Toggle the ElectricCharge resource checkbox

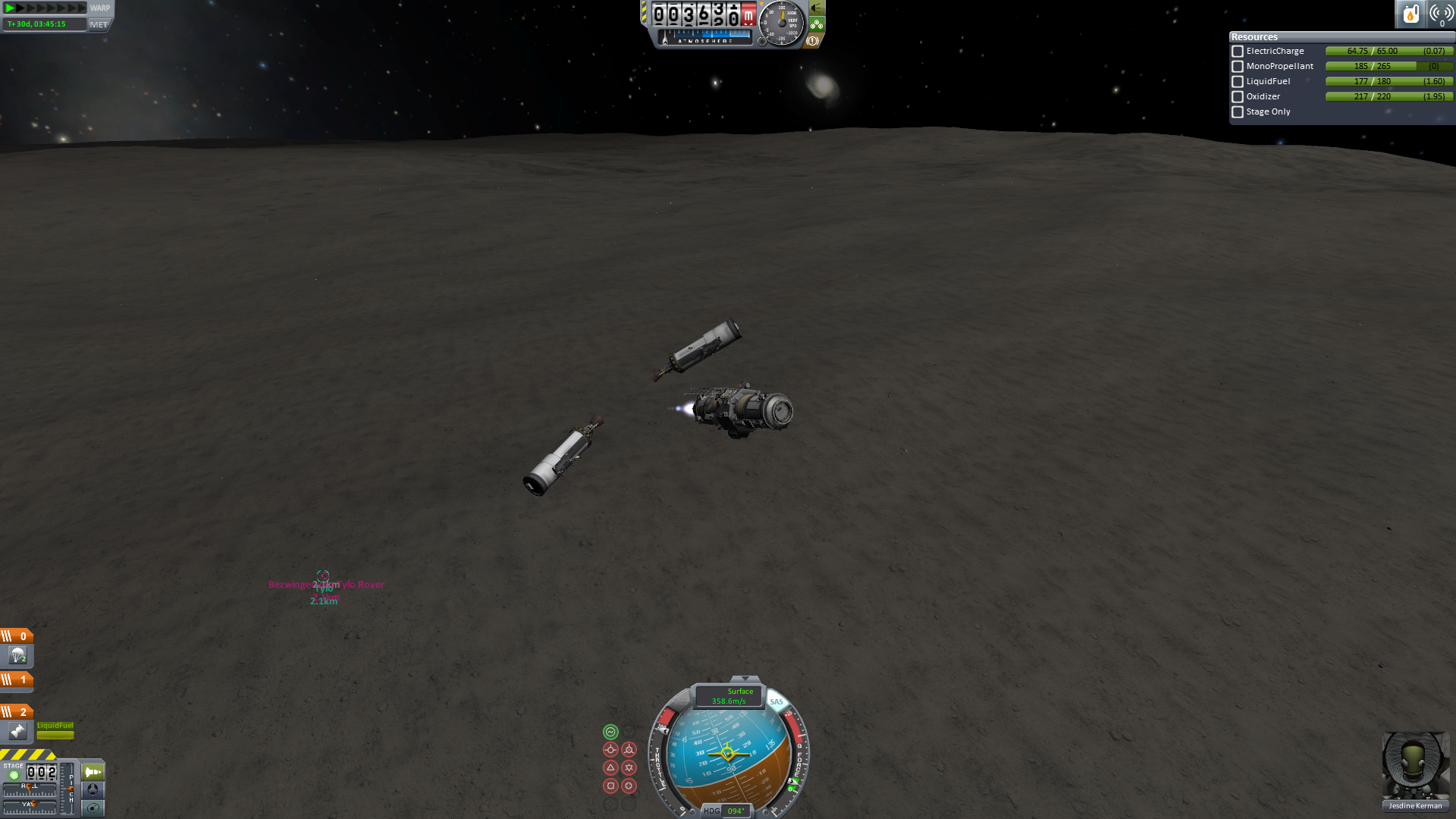pyautogui.click(x=1238, y=52)
